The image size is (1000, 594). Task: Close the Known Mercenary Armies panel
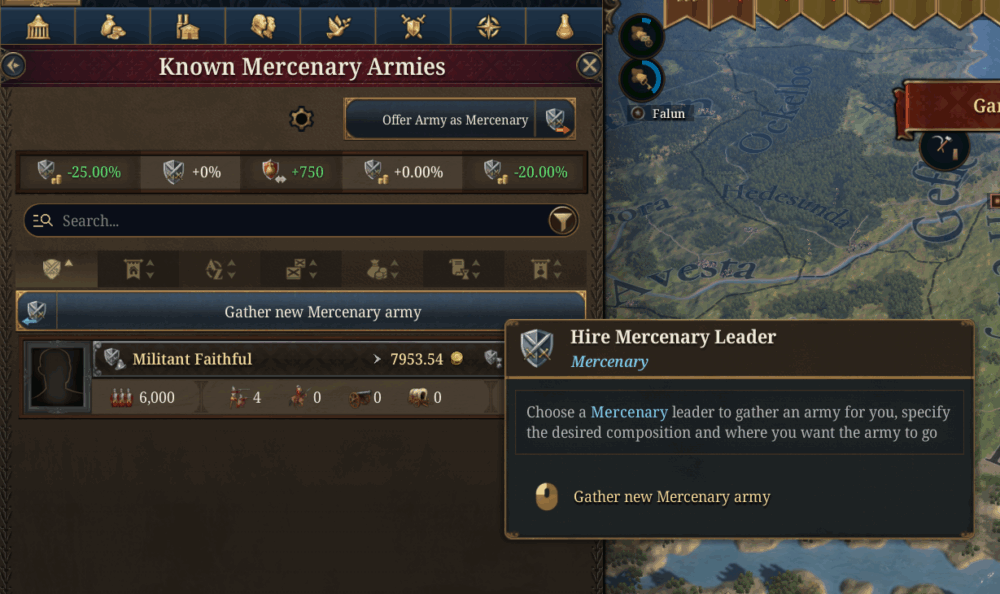[x=589, y=66]
